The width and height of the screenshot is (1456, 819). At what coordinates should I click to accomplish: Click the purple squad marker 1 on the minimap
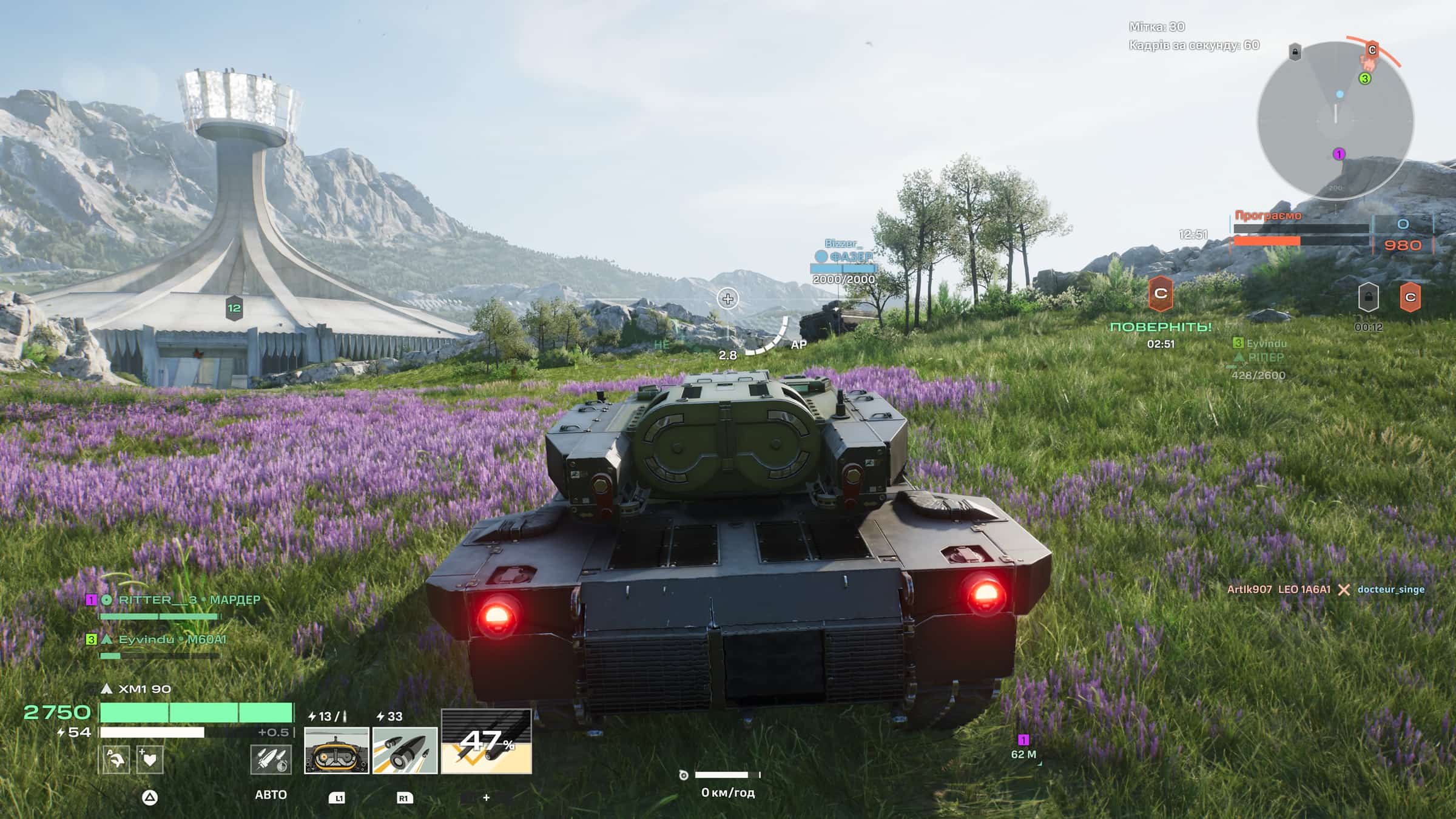1338,154
